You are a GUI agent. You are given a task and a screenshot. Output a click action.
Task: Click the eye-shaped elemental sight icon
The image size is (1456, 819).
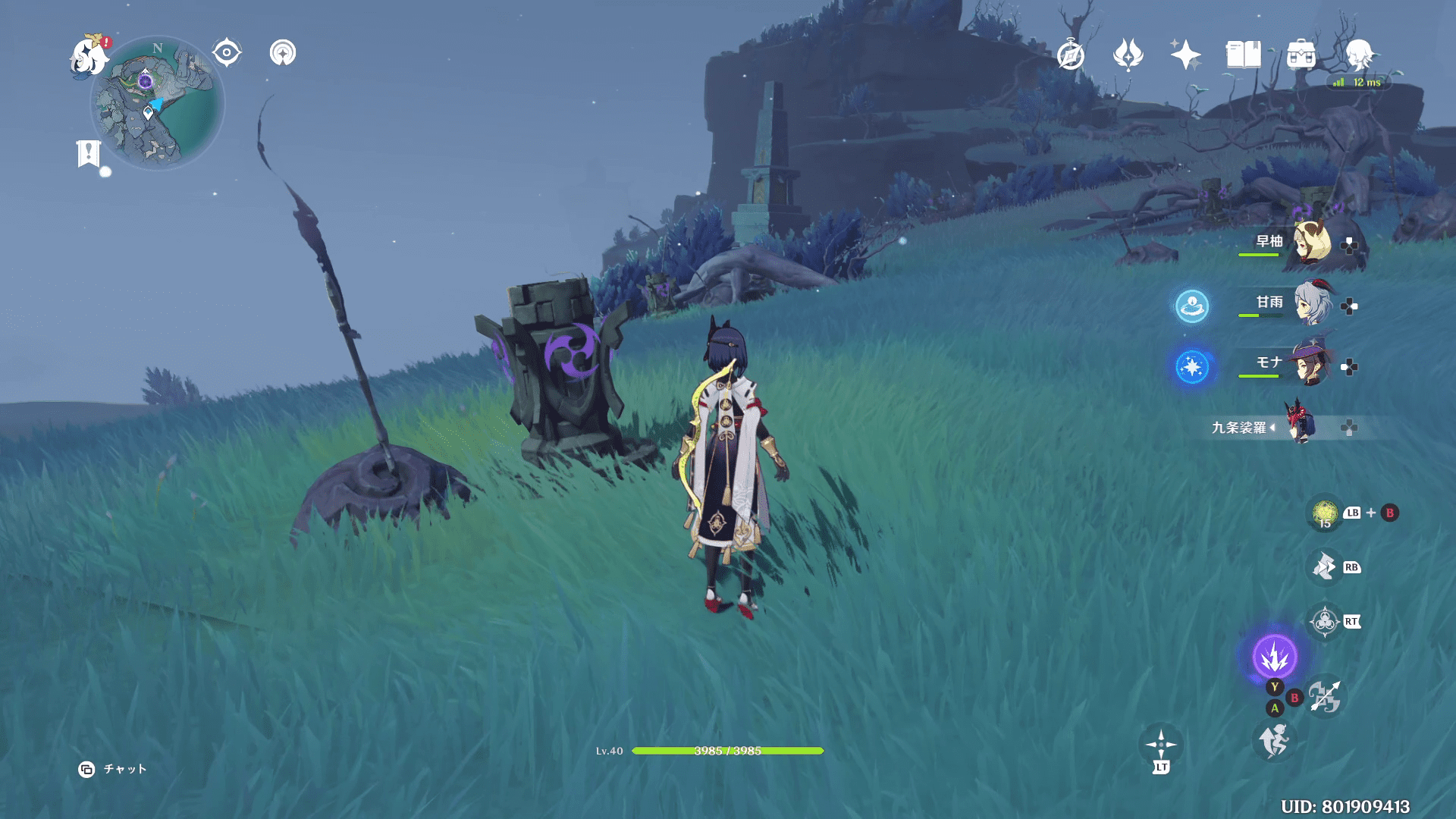click(x=227, y=53)
